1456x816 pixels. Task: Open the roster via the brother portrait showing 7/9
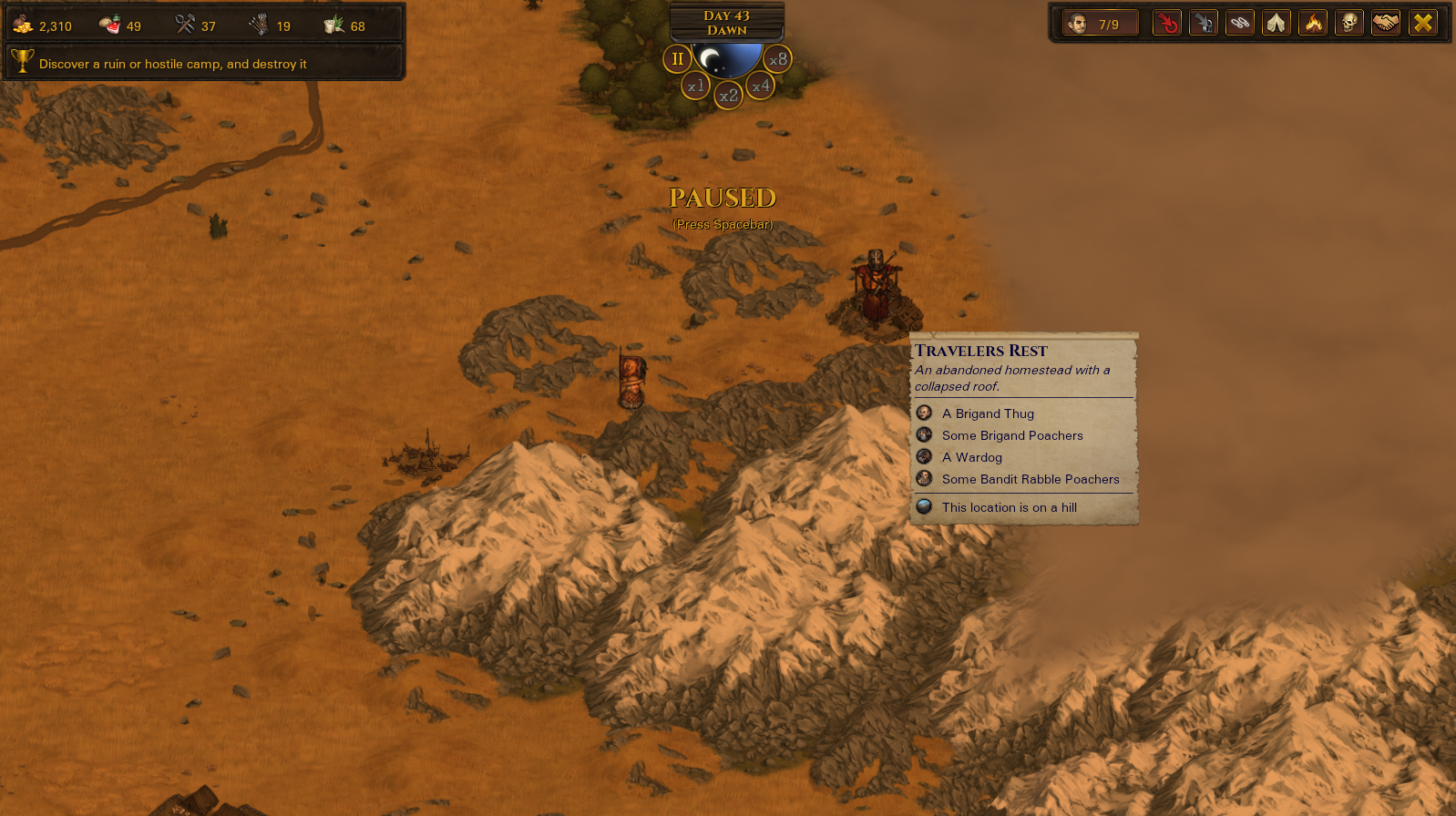[x=1099, y=23]
